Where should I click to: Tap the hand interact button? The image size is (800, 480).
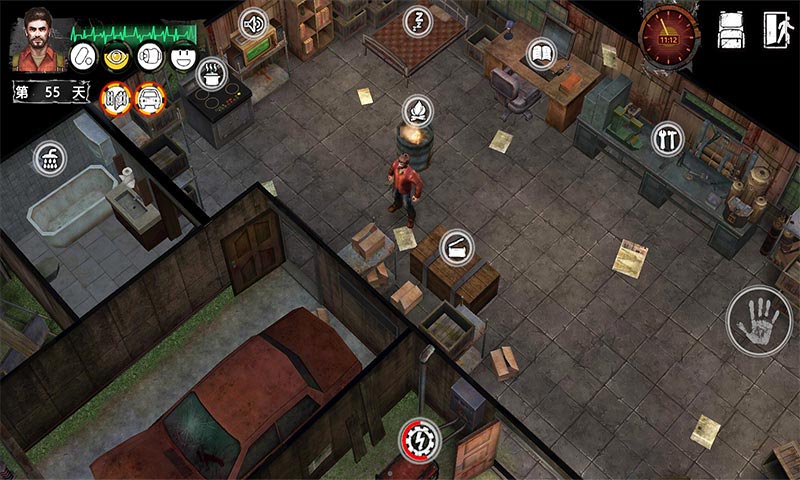pos(758,320)
